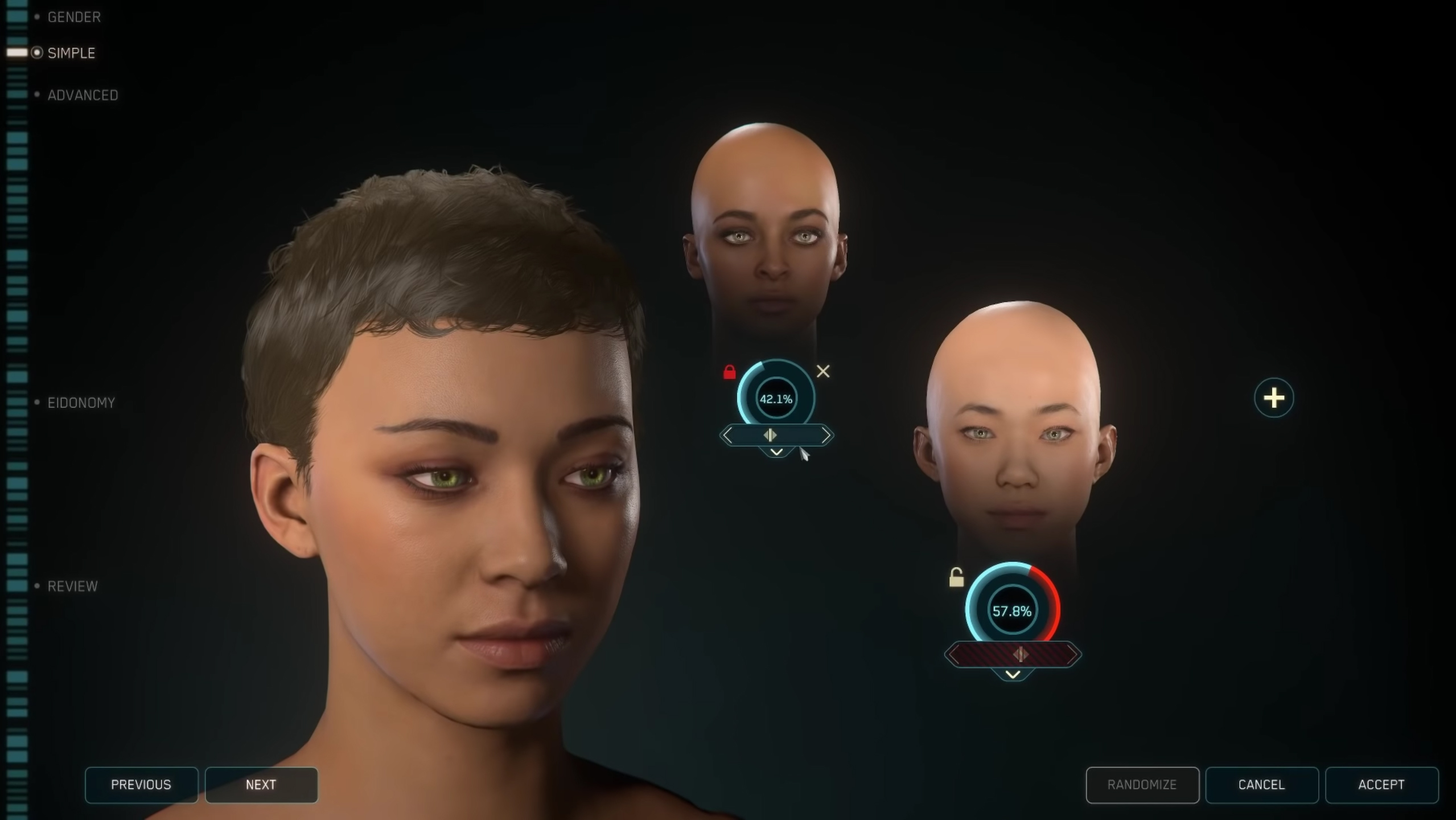
Task: Click the left arrow under the 42.1% dial
Action: pos(728,436)
